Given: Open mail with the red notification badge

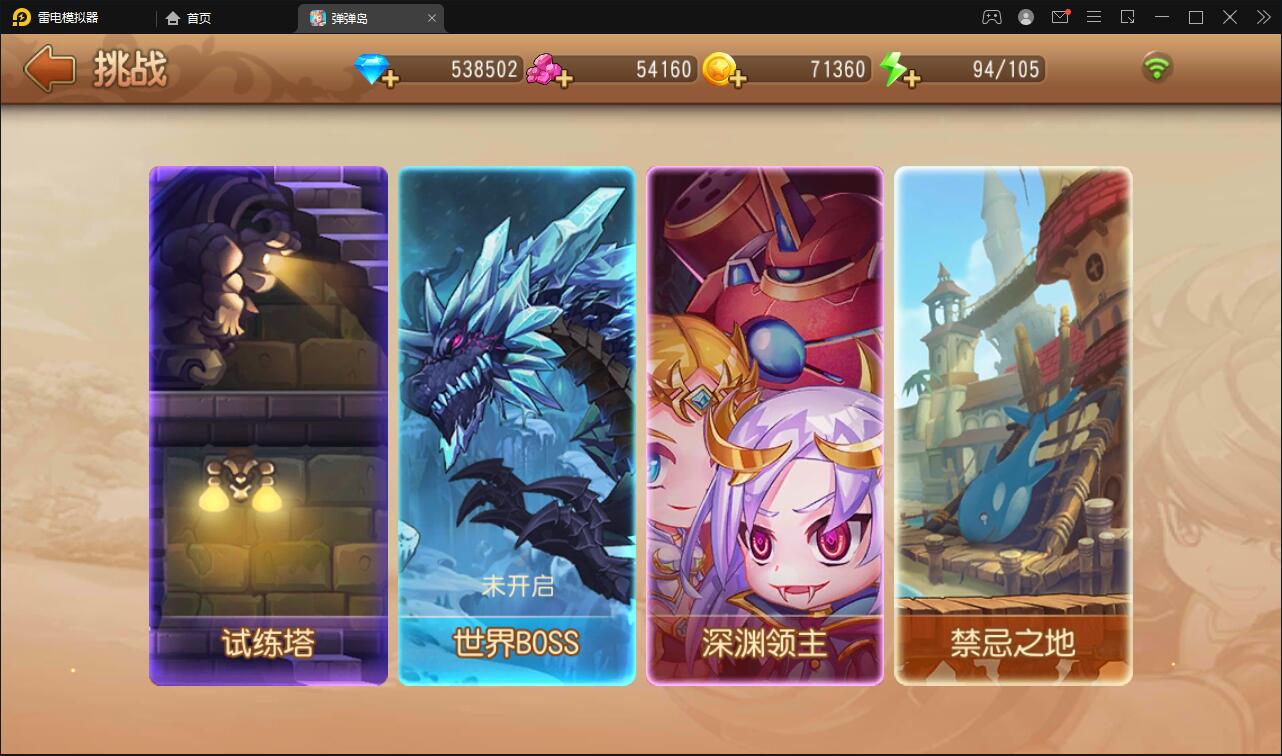Looking at the screenshot, I should (1060, 17).
